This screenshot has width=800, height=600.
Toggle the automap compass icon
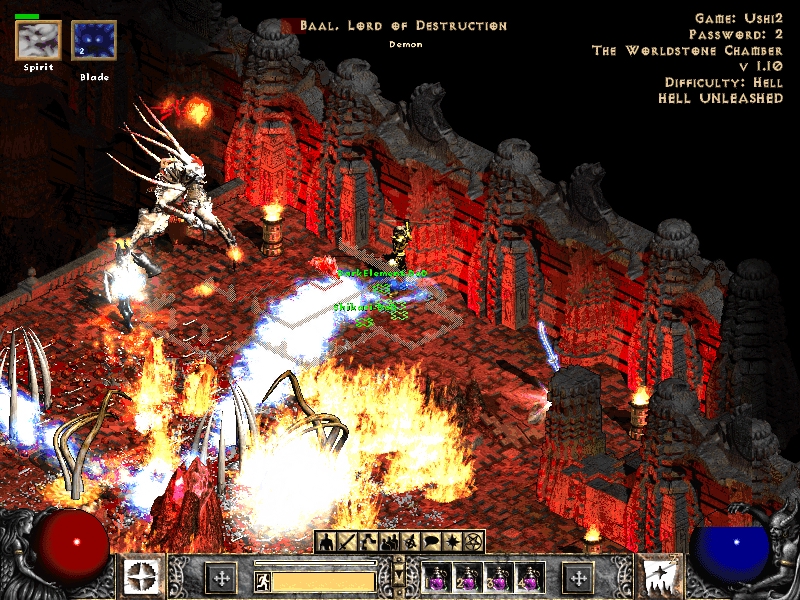[409, 542]
